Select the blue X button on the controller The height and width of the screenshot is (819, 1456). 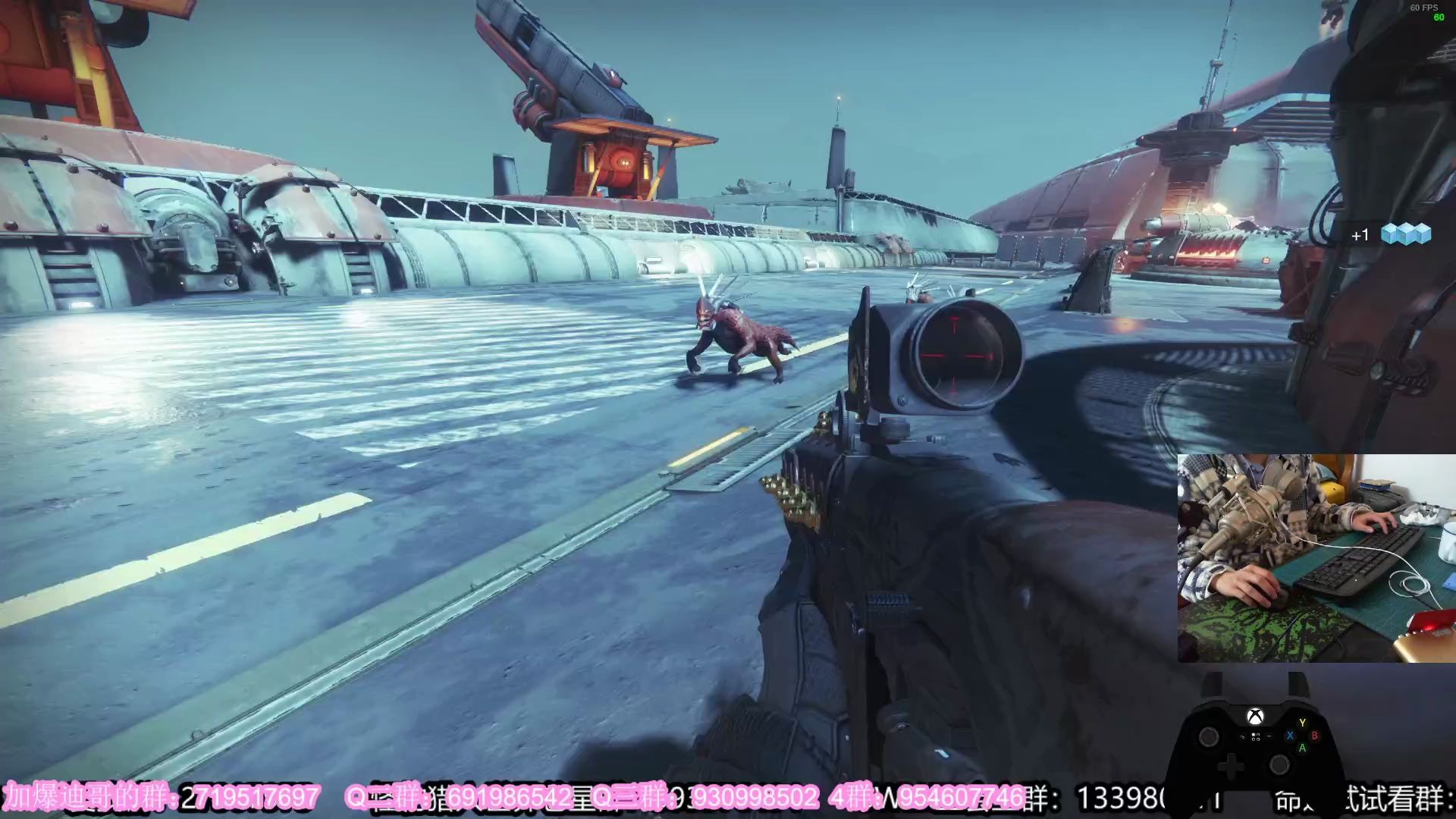[1290, 736]
